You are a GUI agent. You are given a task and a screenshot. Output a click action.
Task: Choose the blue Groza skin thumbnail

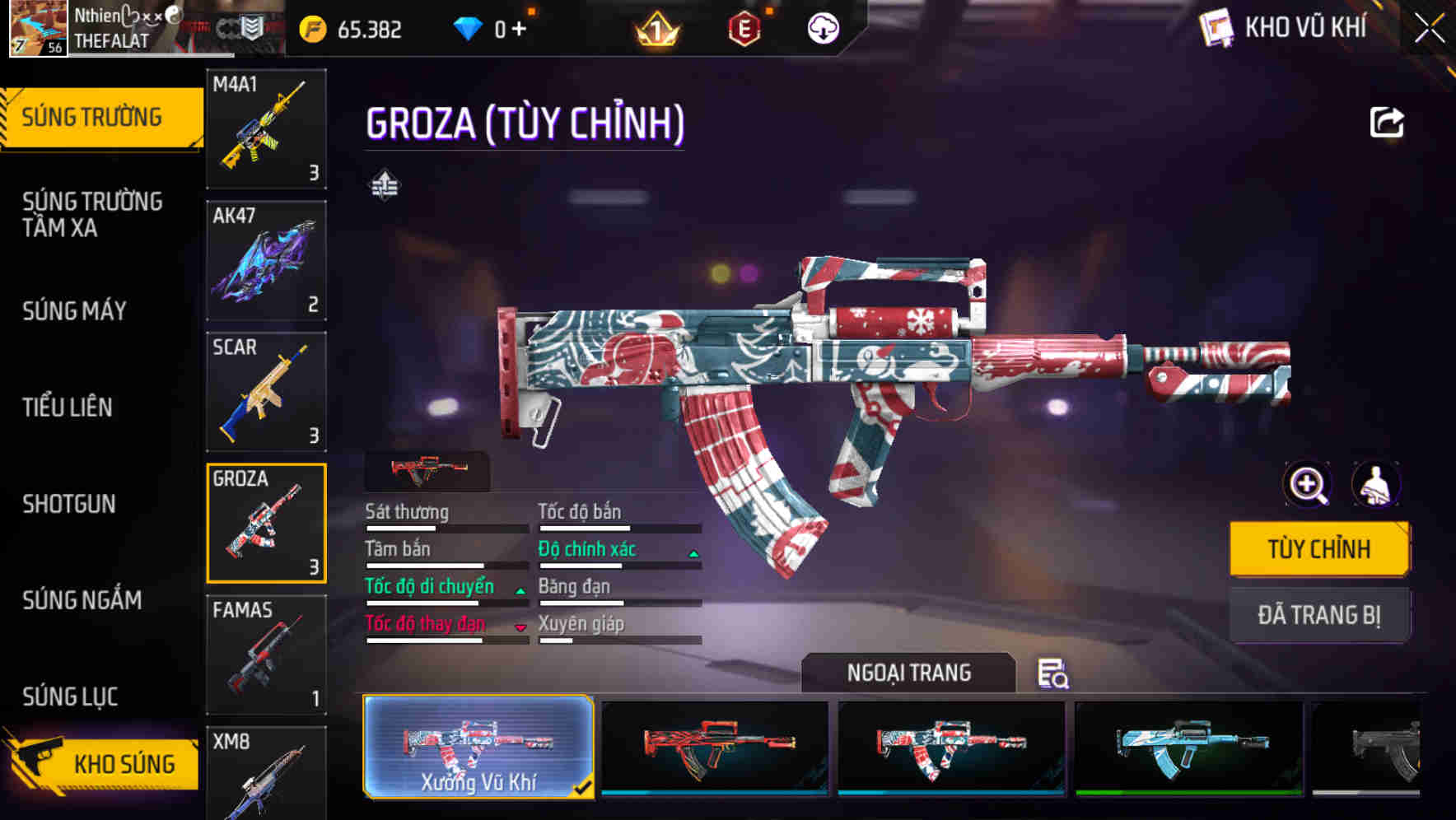click(1188, 747)
